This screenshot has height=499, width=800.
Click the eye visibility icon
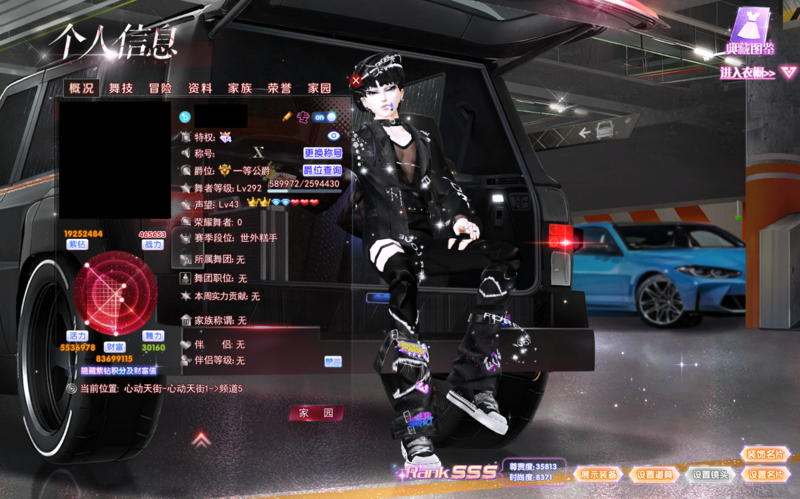(334, 135)
